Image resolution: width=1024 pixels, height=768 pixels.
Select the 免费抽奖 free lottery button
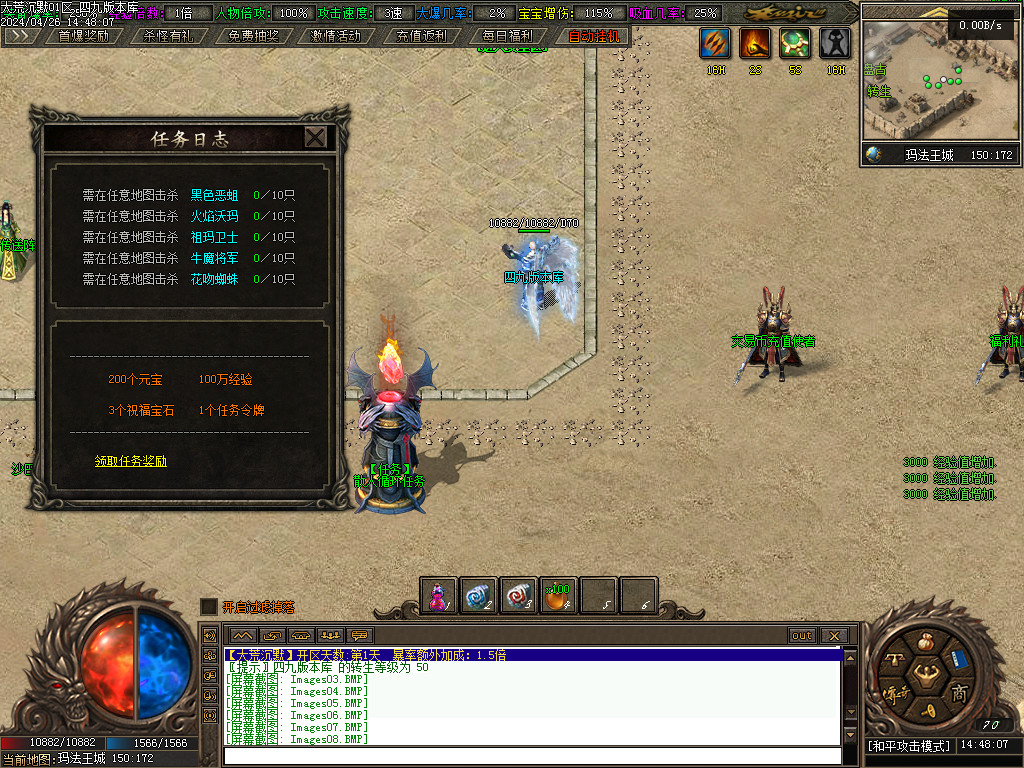tap(253, 36)
